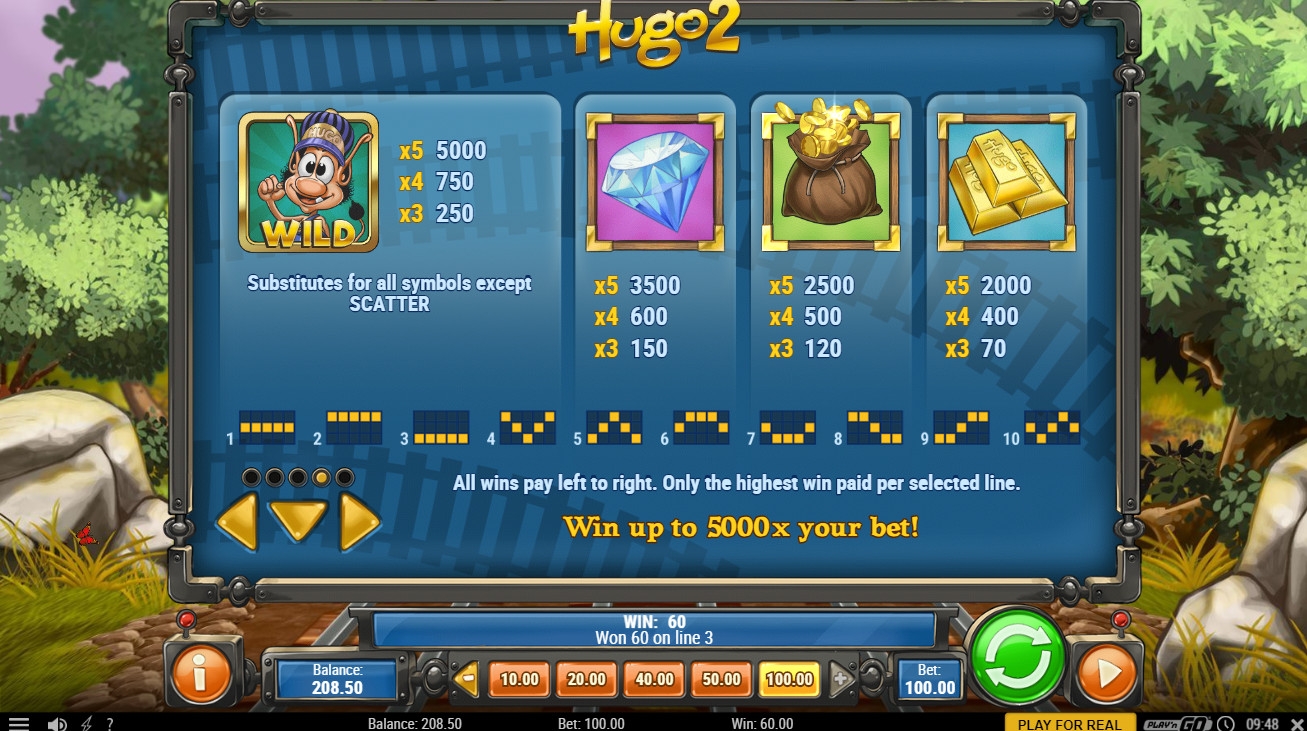
Task: Choose the 20.00 bet amount
Action: click(x=586, y=680)
